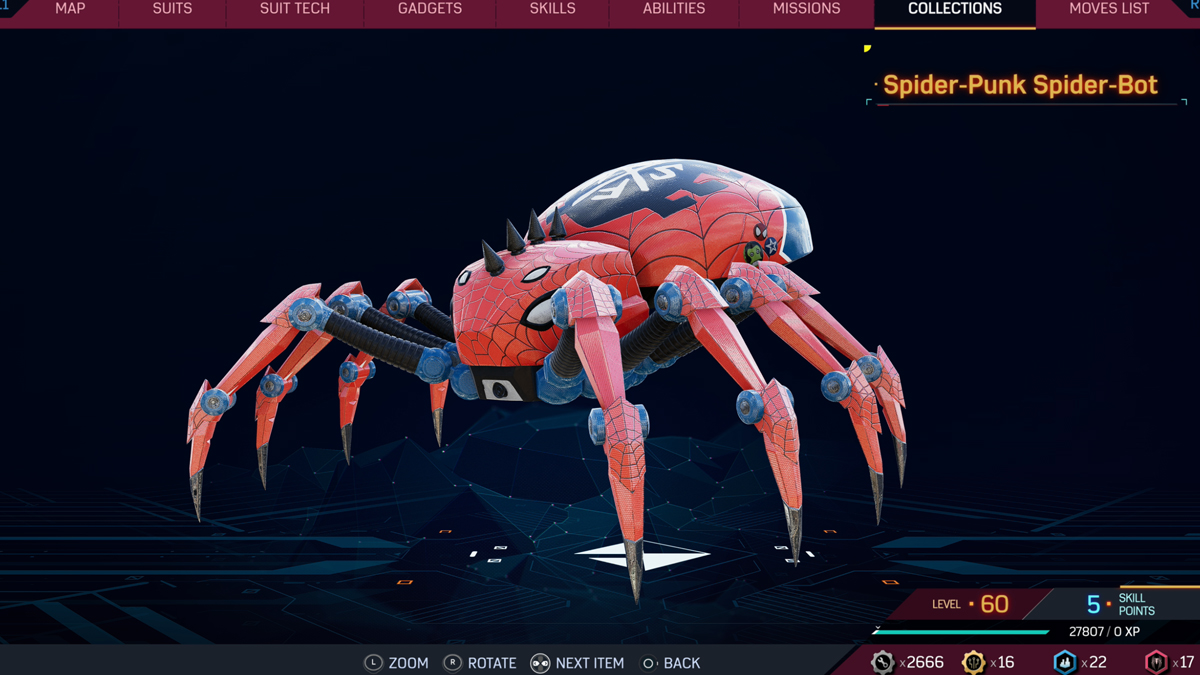
Task: Select the Suit Tech tab
Action: [x=295, y=9]
